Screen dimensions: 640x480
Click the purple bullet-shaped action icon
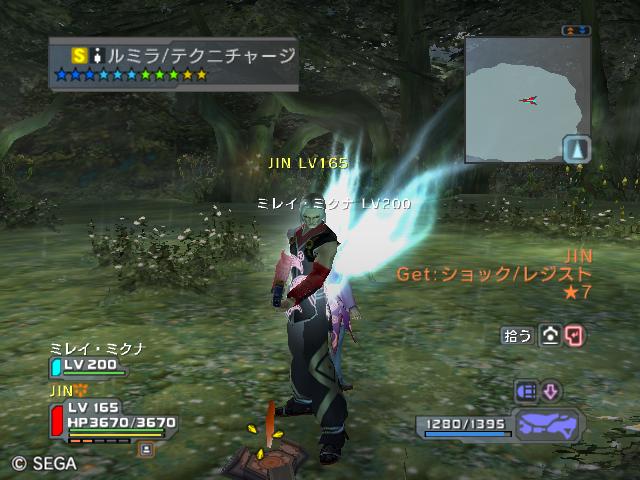click(x=526, y=391)
